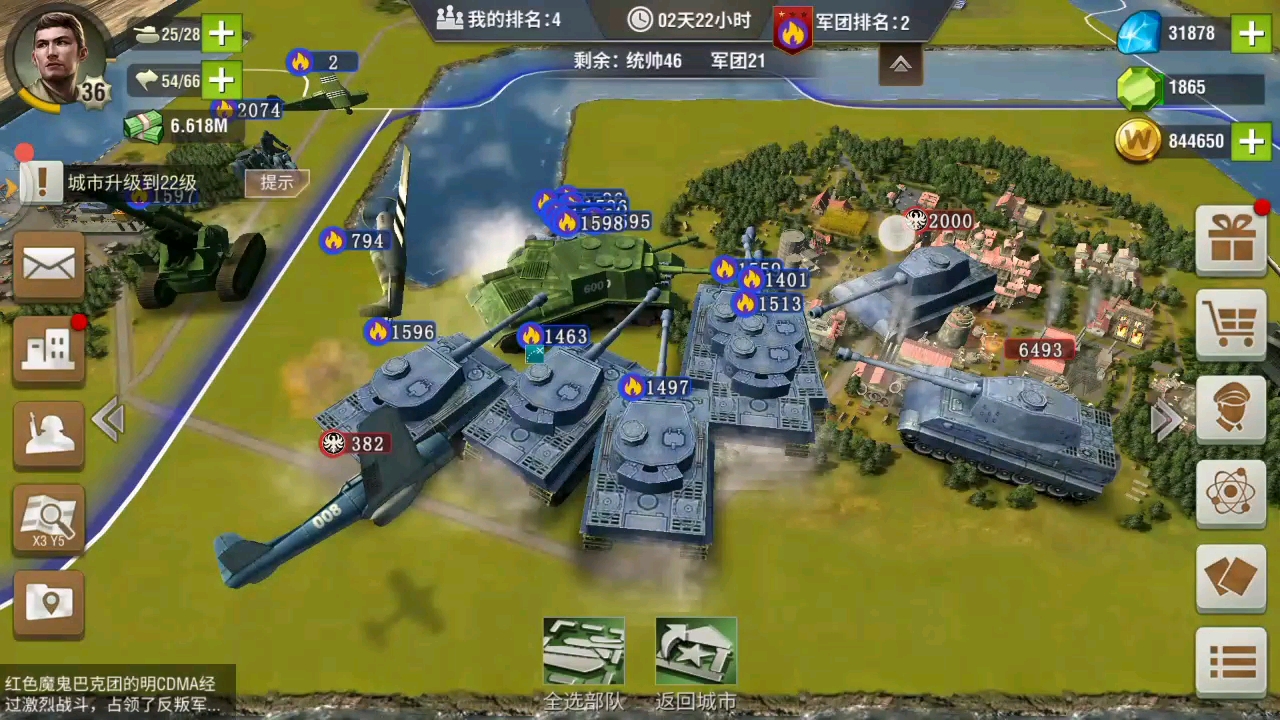Open the atom research menu
The height and width of the screenshot is (720, 1280).
coord(1231,492)
